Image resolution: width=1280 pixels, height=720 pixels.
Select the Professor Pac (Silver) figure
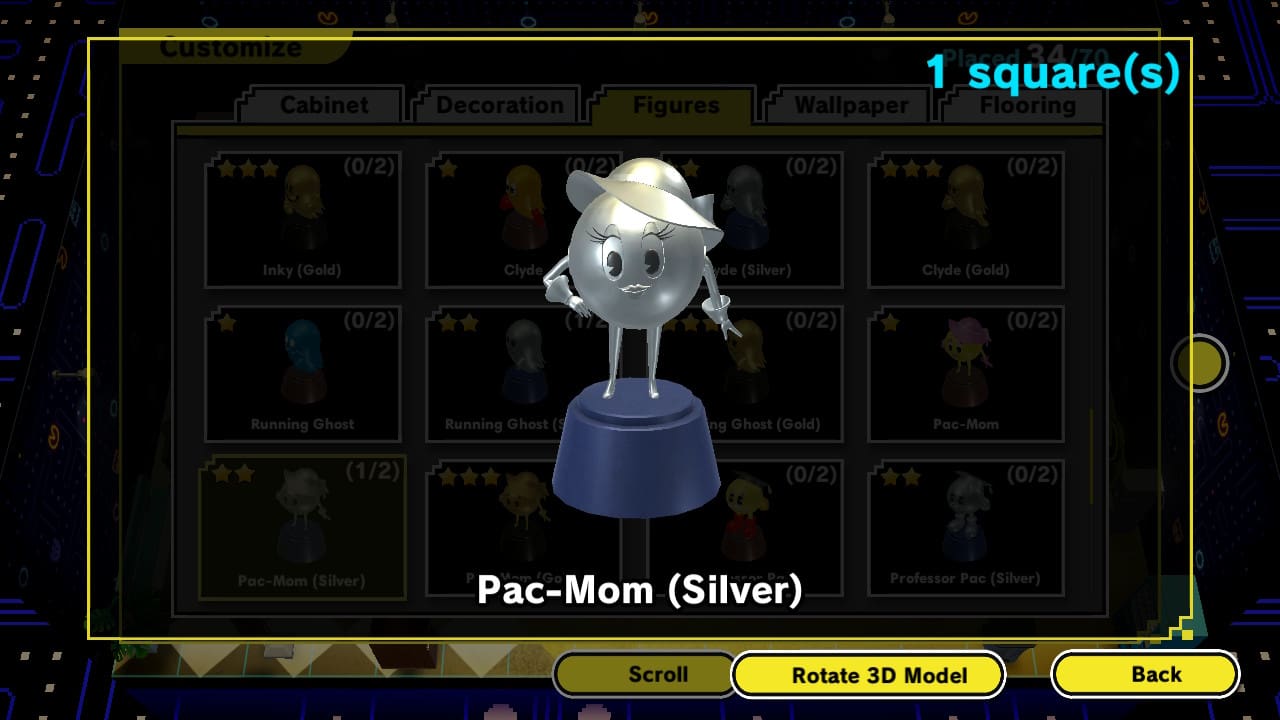tap(968, 525)
